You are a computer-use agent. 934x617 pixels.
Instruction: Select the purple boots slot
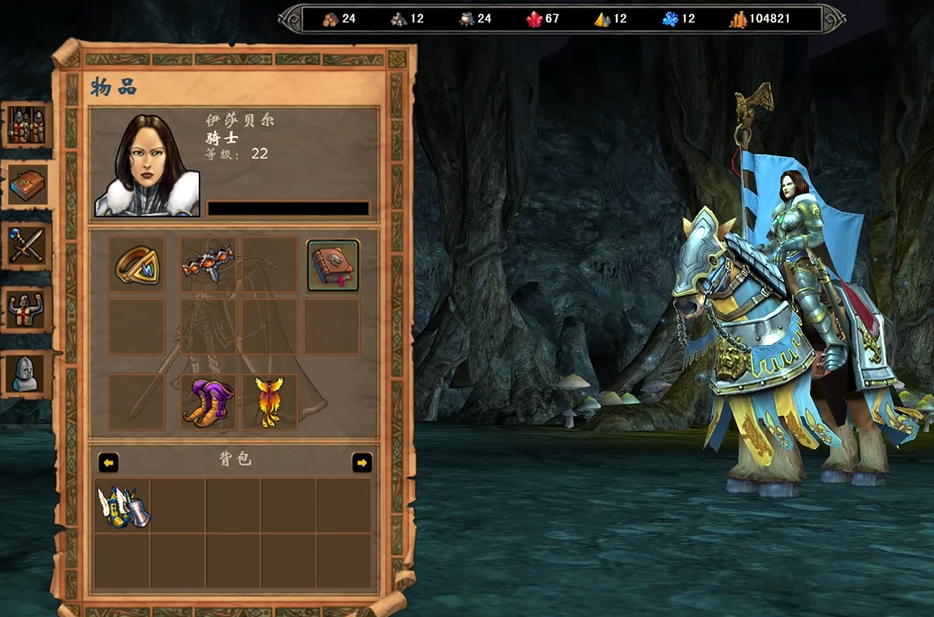click(208, 402)
